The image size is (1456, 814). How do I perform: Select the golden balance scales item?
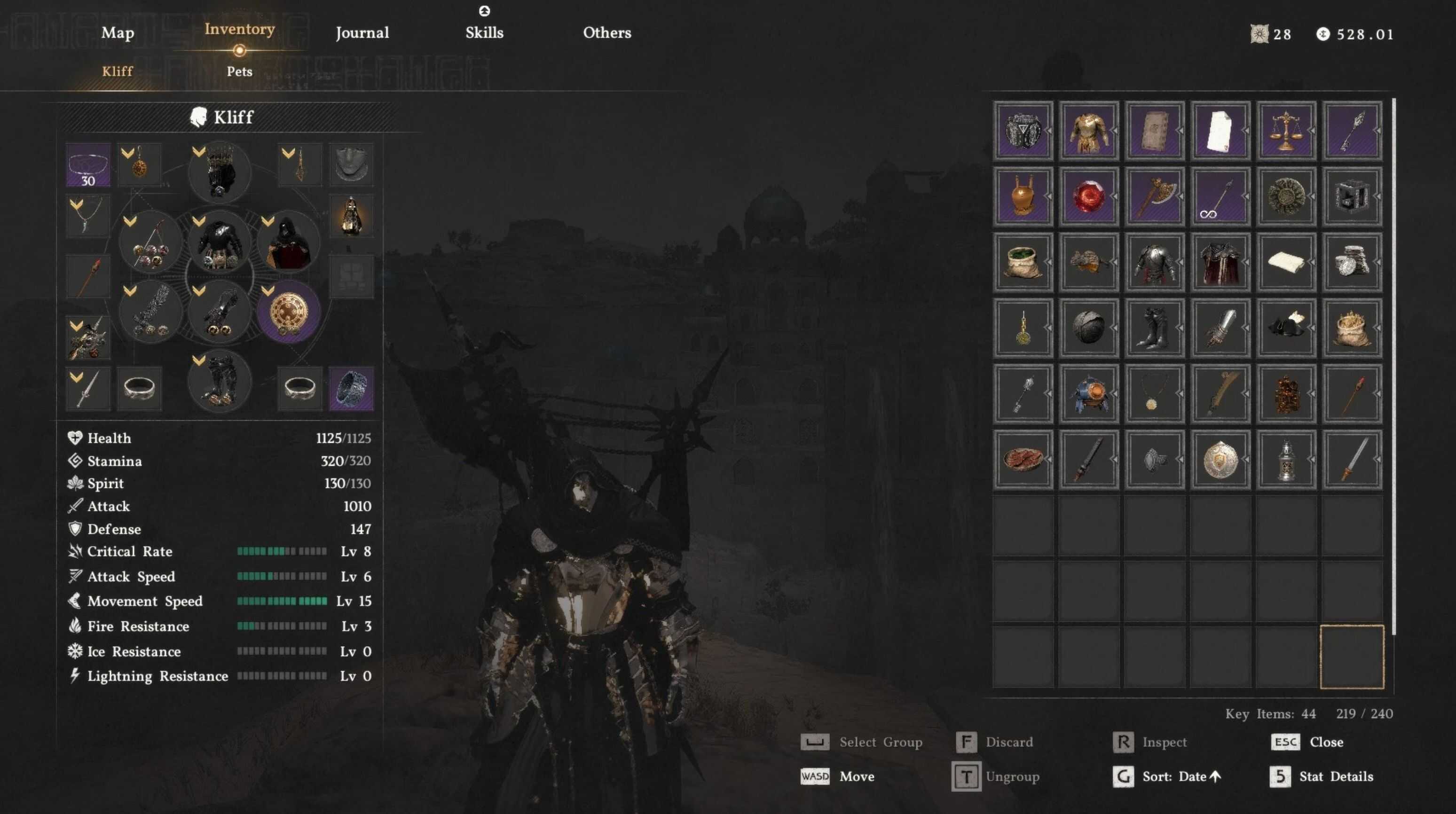[1286, 131]
